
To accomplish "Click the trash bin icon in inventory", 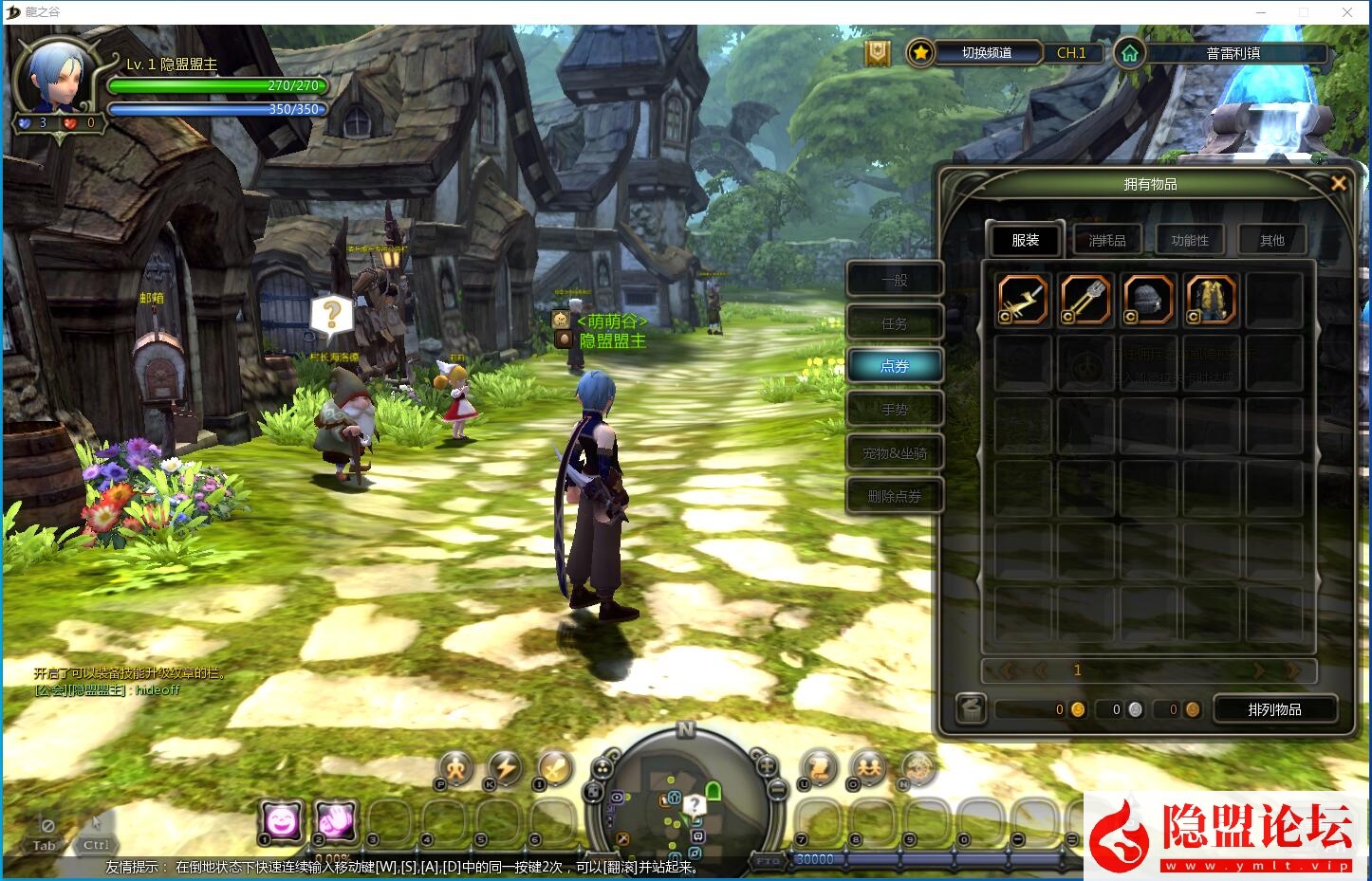I will pyautogui.click(x=970, y=708).
